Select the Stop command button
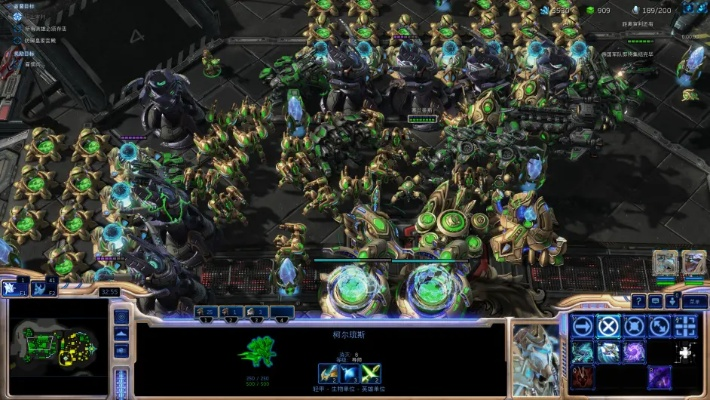Image resolution: width=710 pixels, height=400 pixels. [x=608, y=326]
